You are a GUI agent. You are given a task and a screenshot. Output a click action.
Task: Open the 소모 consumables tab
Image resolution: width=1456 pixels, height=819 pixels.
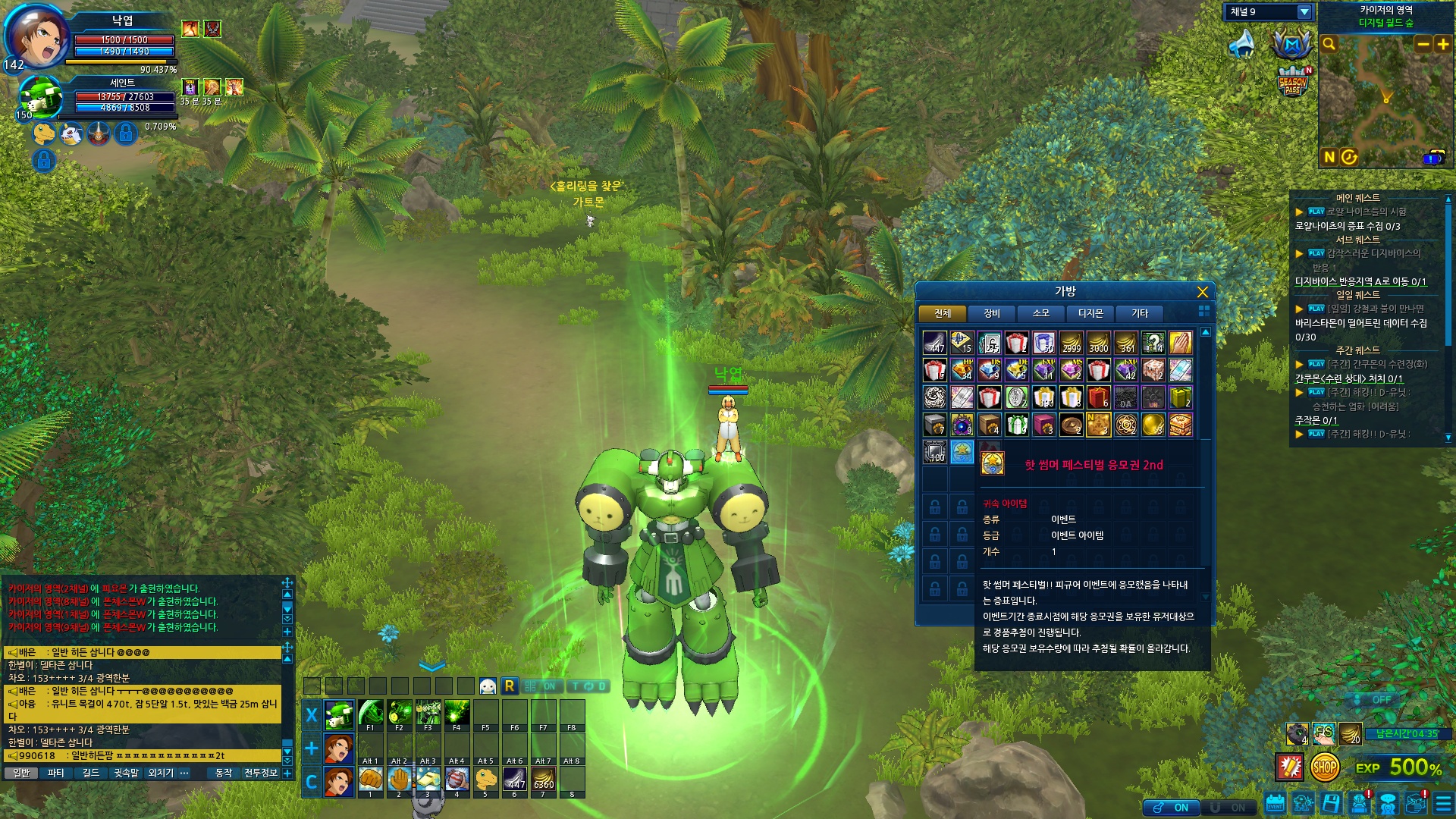click(1041, 313)
